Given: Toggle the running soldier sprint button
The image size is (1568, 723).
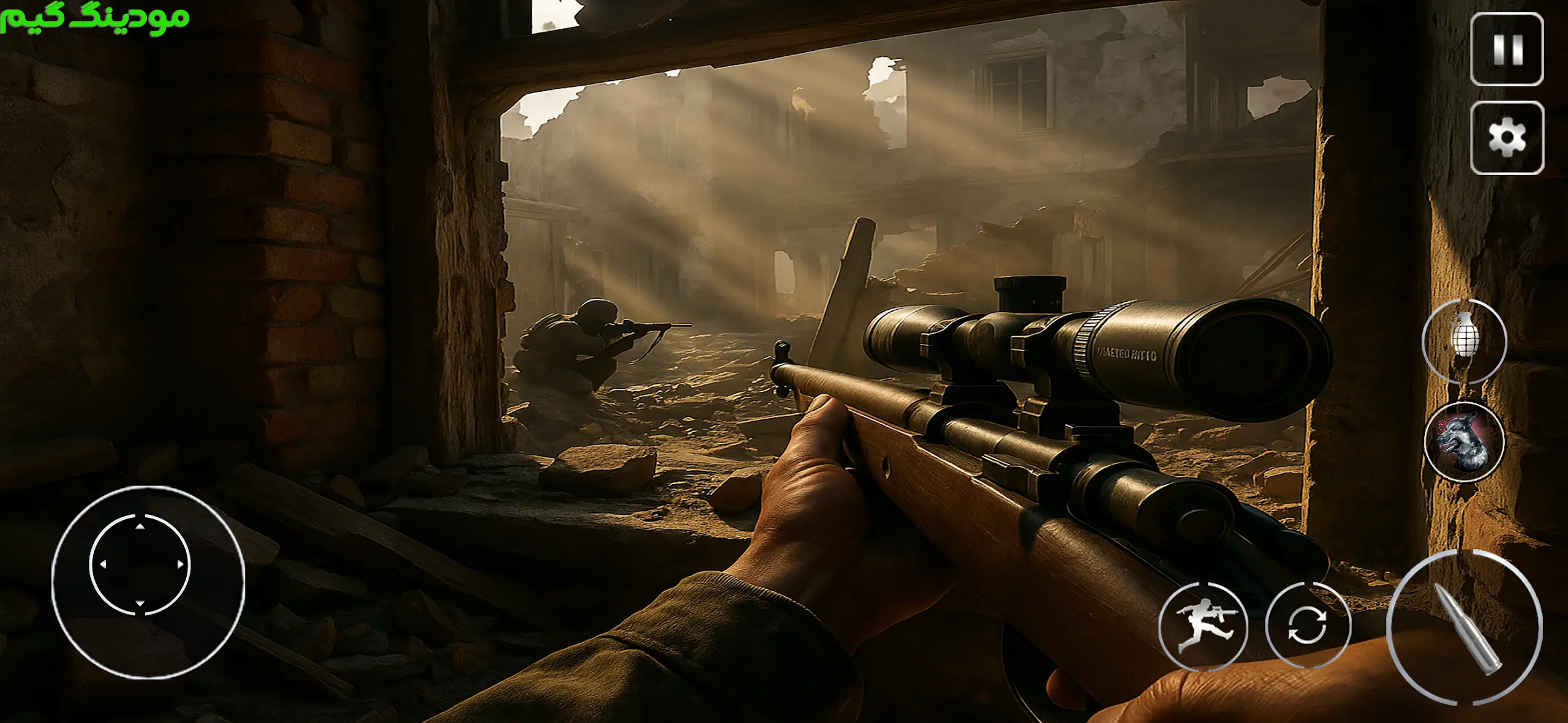Looking at the screenshot, I should tap(1204, 626).
